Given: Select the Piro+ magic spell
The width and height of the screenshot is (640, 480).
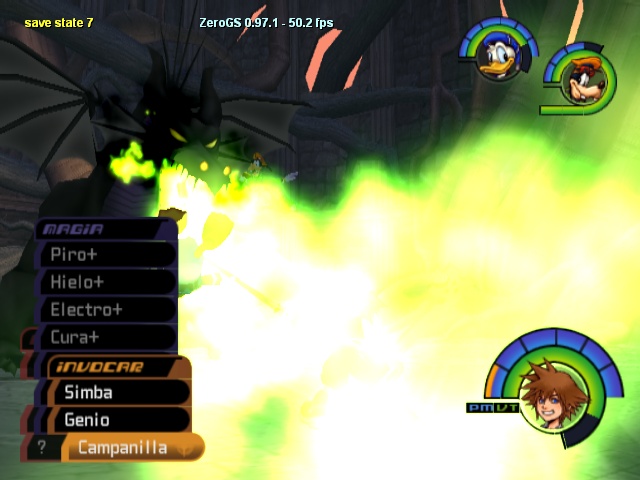Looking at the screenshot, I should pos(105,254).
